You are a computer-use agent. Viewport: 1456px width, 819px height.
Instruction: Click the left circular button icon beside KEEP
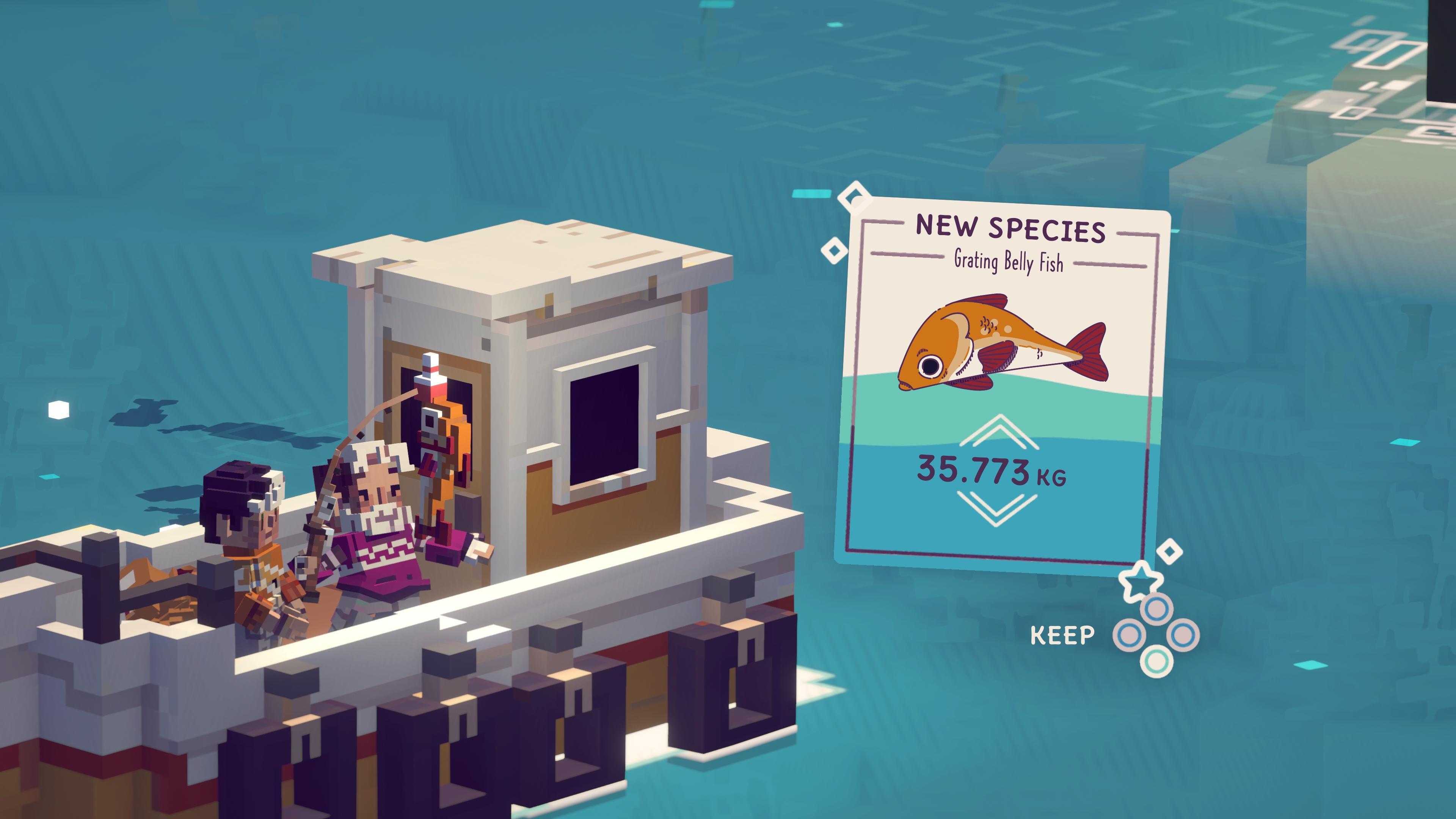[1129, 634]
